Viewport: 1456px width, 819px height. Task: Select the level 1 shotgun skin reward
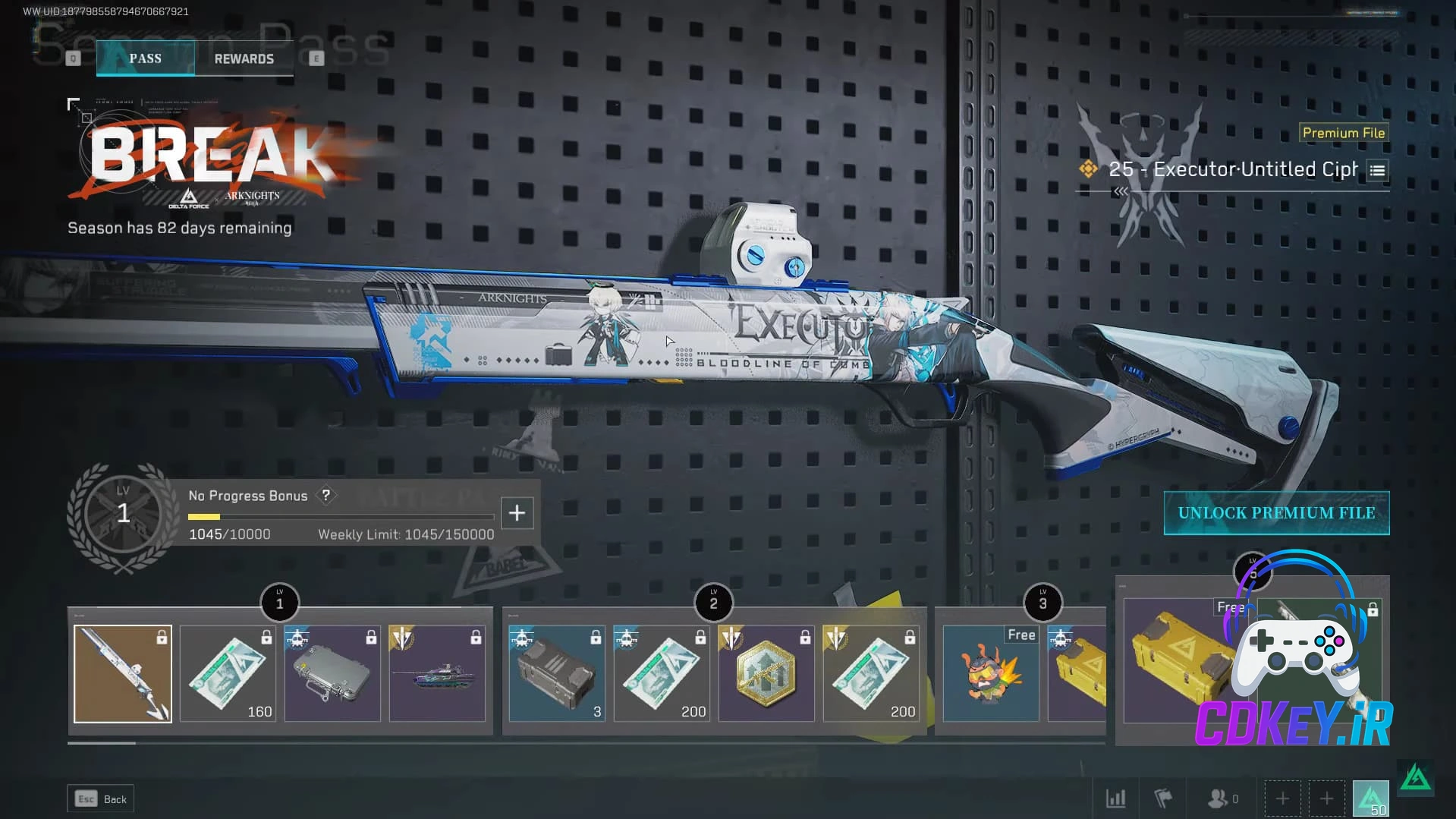123,673
